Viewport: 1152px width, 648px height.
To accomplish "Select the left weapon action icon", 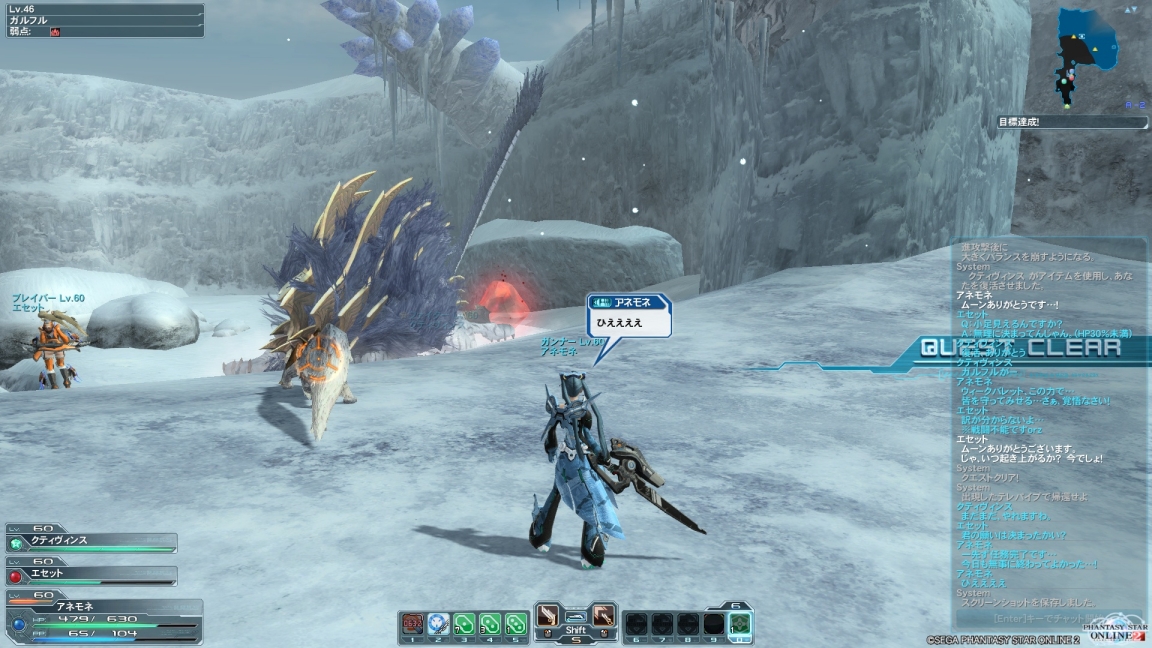I will 547,616.
